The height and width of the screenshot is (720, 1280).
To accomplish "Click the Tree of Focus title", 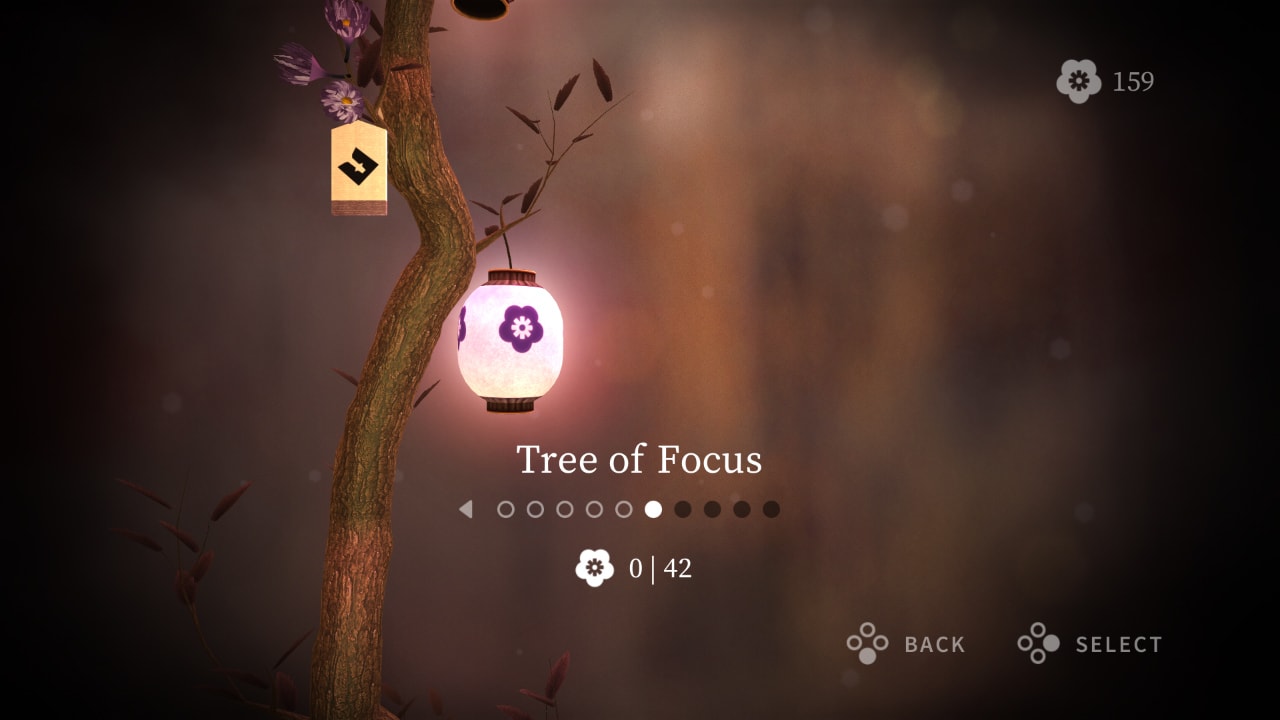I will tap(639, 460).
